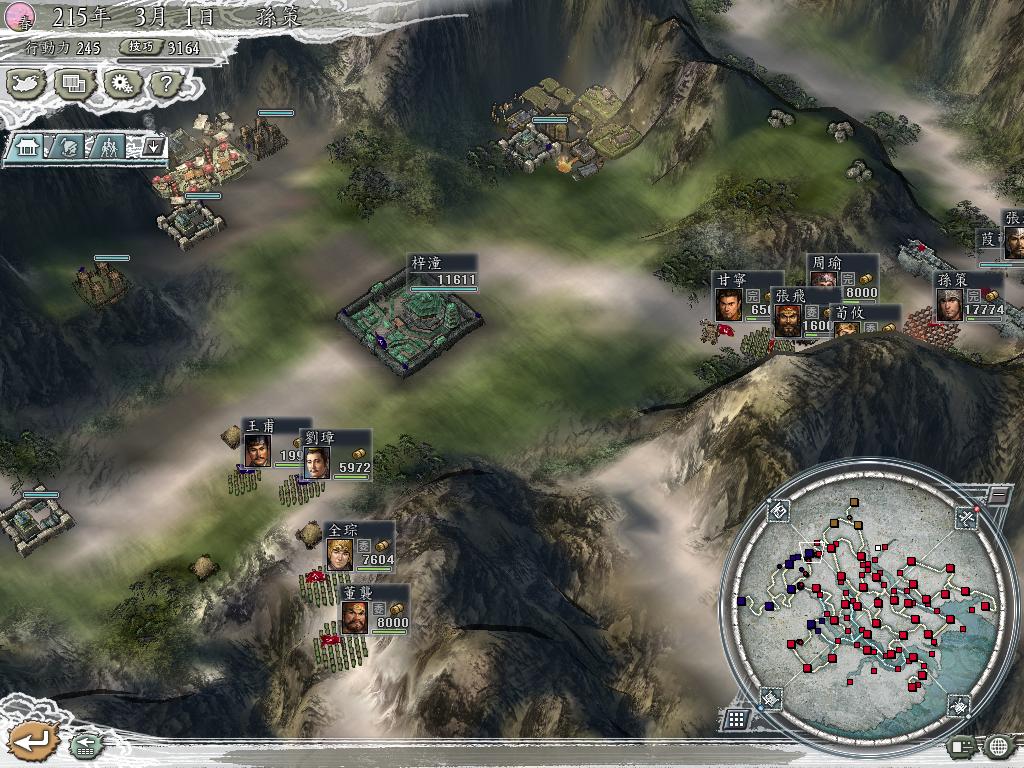Viewport: 1024px width, 768px height.
Task: Click the panel layout icon beside the globe
Action: click(962, 746)
